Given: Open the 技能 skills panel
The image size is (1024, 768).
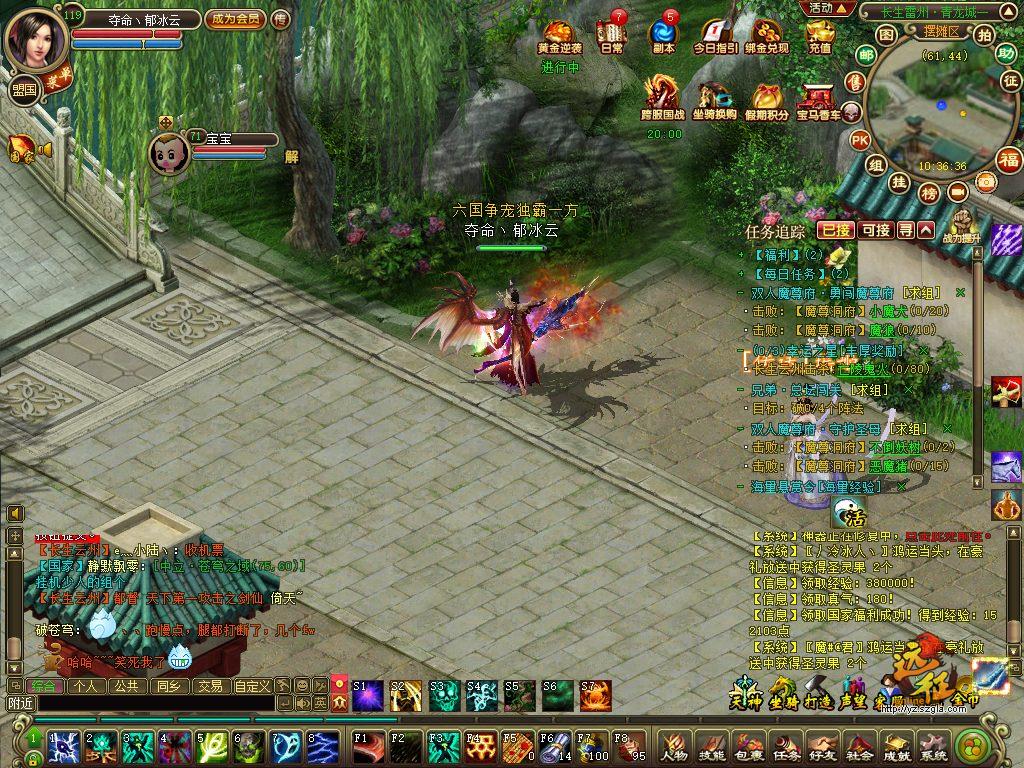Looking at the screenshot, I should click(712, 746).
